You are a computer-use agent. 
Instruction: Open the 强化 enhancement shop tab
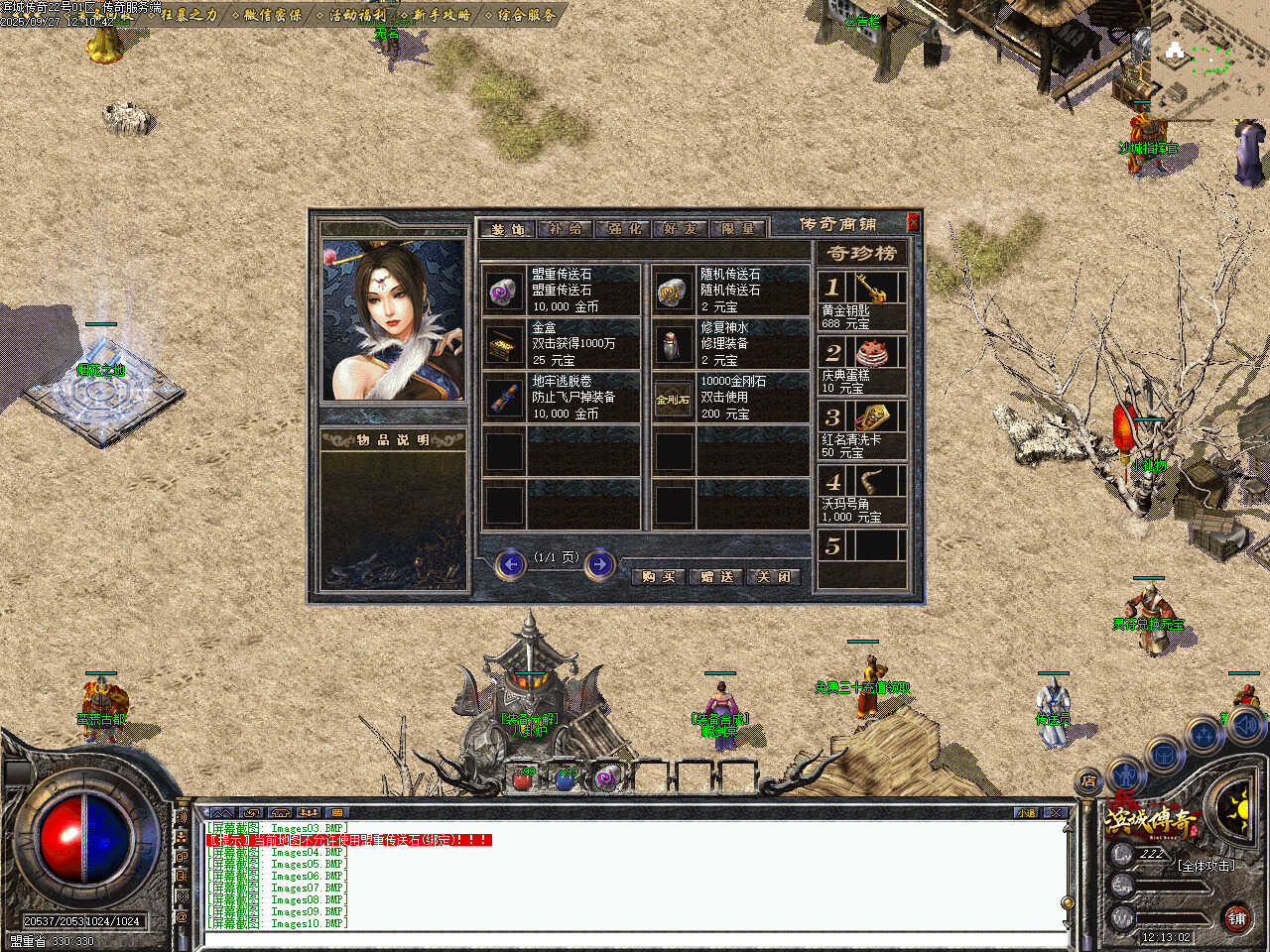coord(624,228)
